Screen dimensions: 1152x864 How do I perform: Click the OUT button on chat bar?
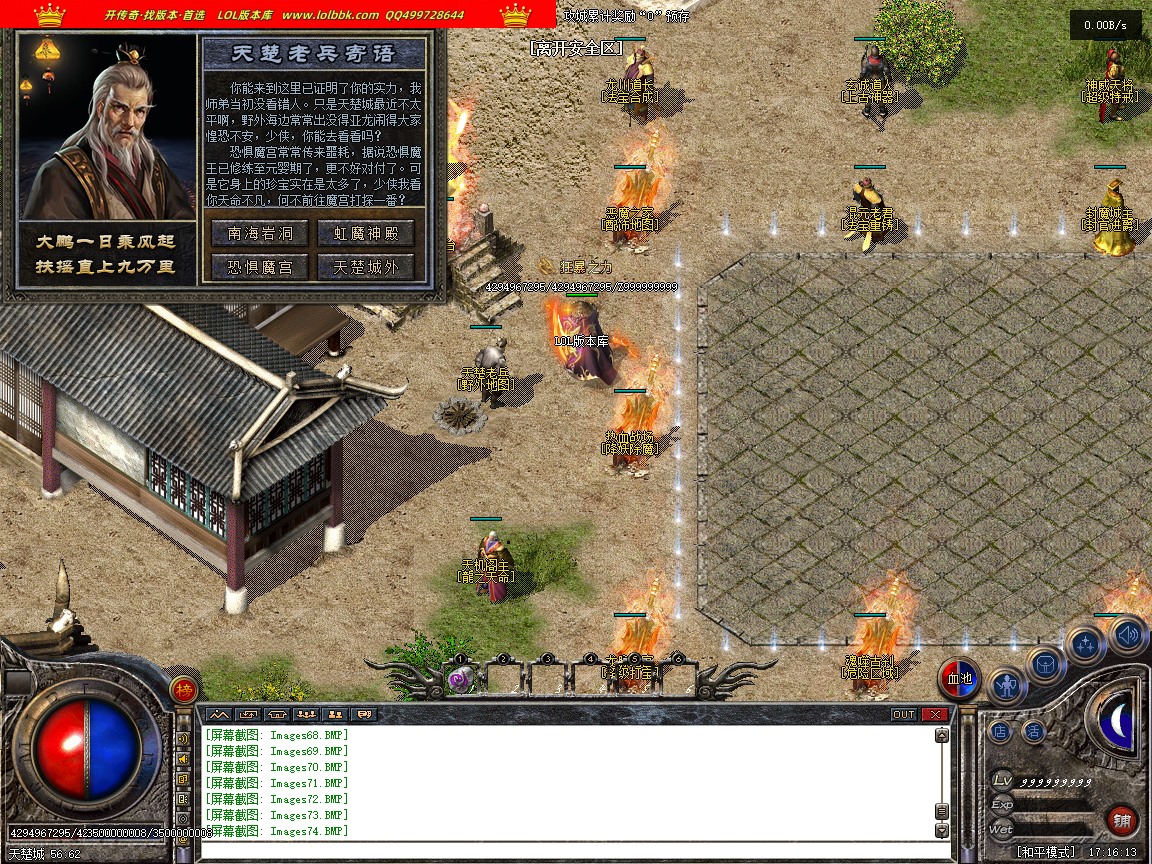pyautogui.click(x=903, y=714)
